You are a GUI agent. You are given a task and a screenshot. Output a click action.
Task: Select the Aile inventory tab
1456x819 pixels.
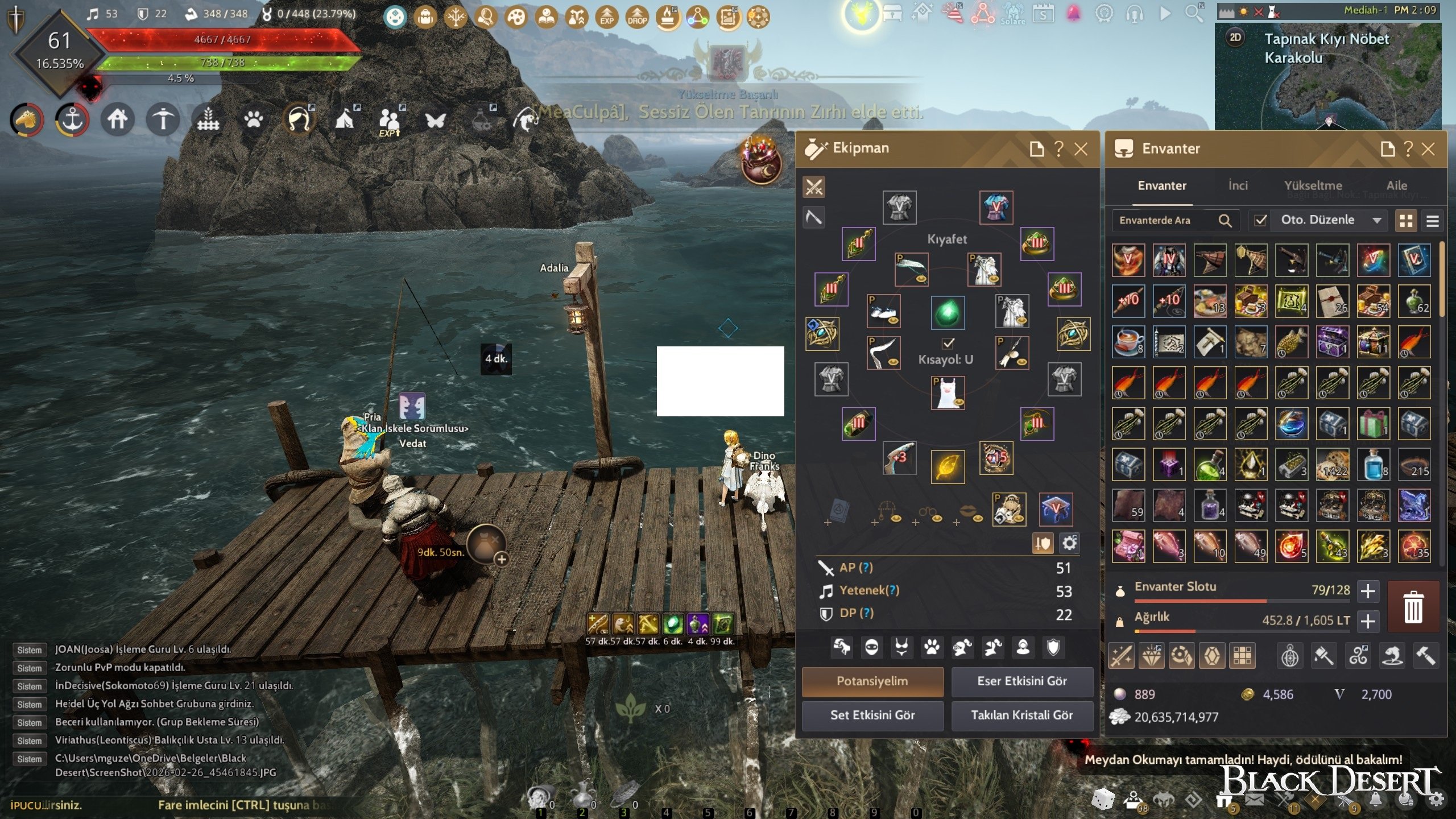pos(1396,185)
